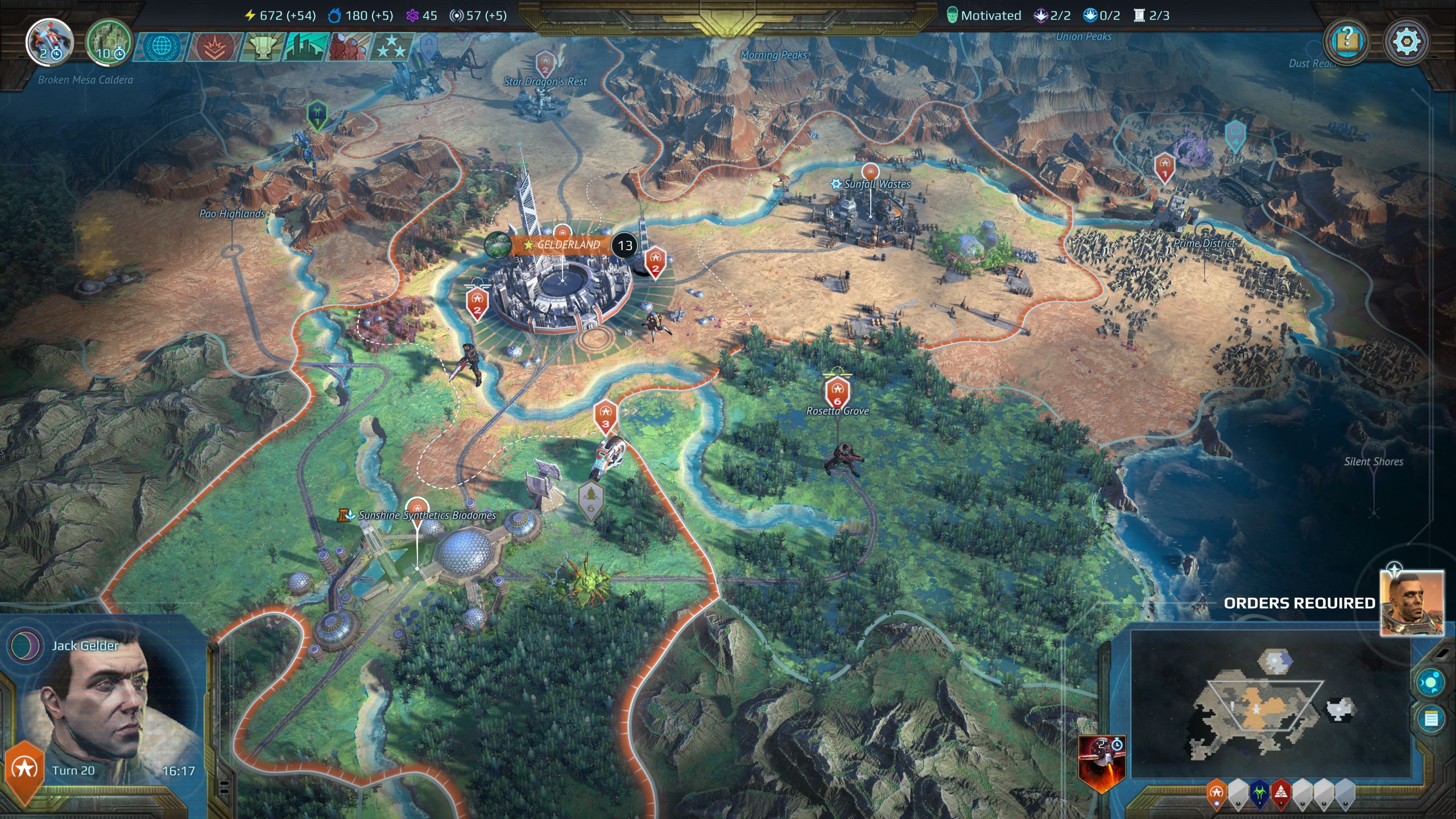Image resolution: width=1456 pixels, height=819 pixels.
Task: Click the Orders Required hero portrait
Action: click(x=1412, y=603)
